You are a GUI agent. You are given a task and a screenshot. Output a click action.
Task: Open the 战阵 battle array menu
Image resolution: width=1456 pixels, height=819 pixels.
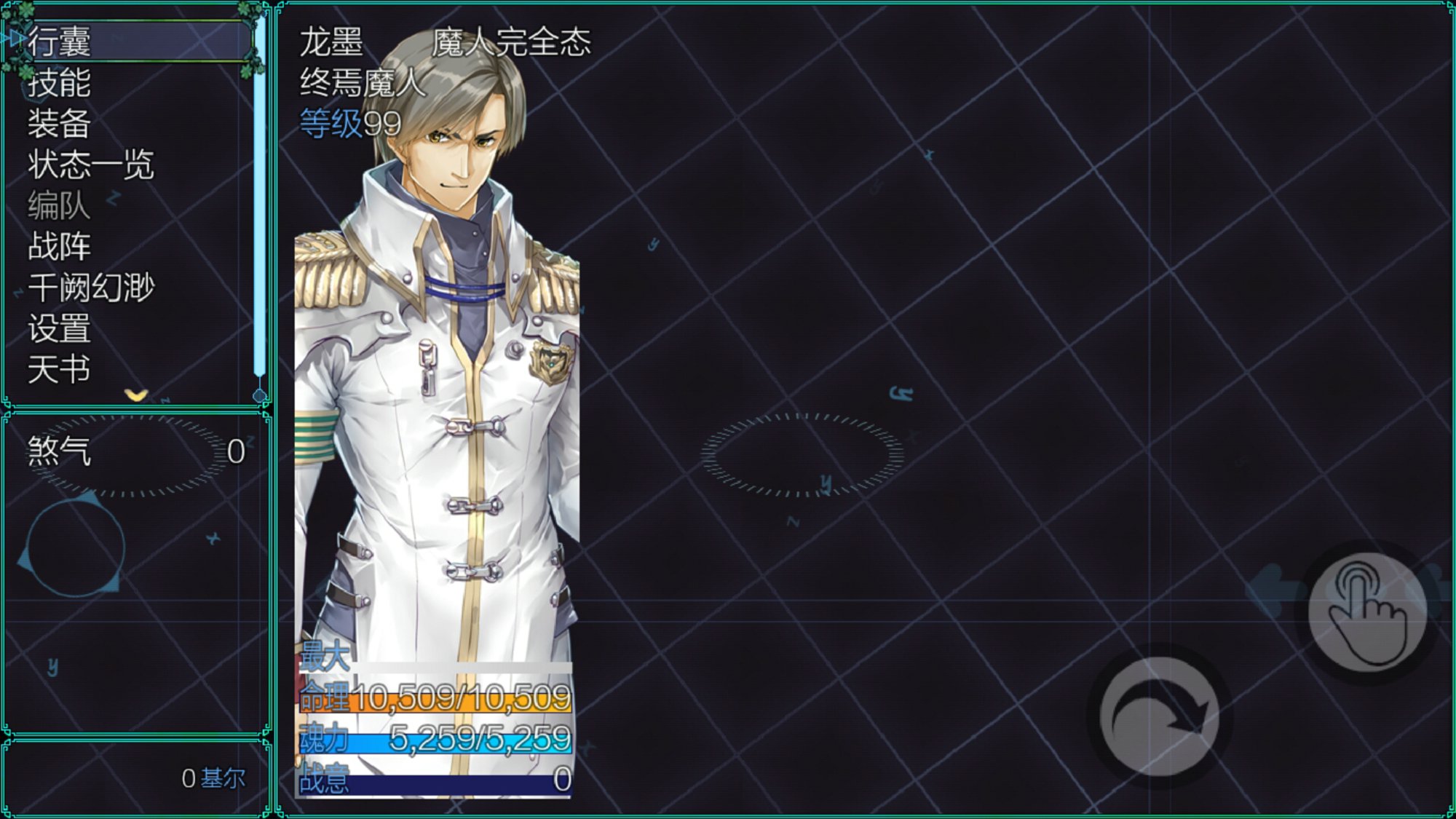coord(60,247)
